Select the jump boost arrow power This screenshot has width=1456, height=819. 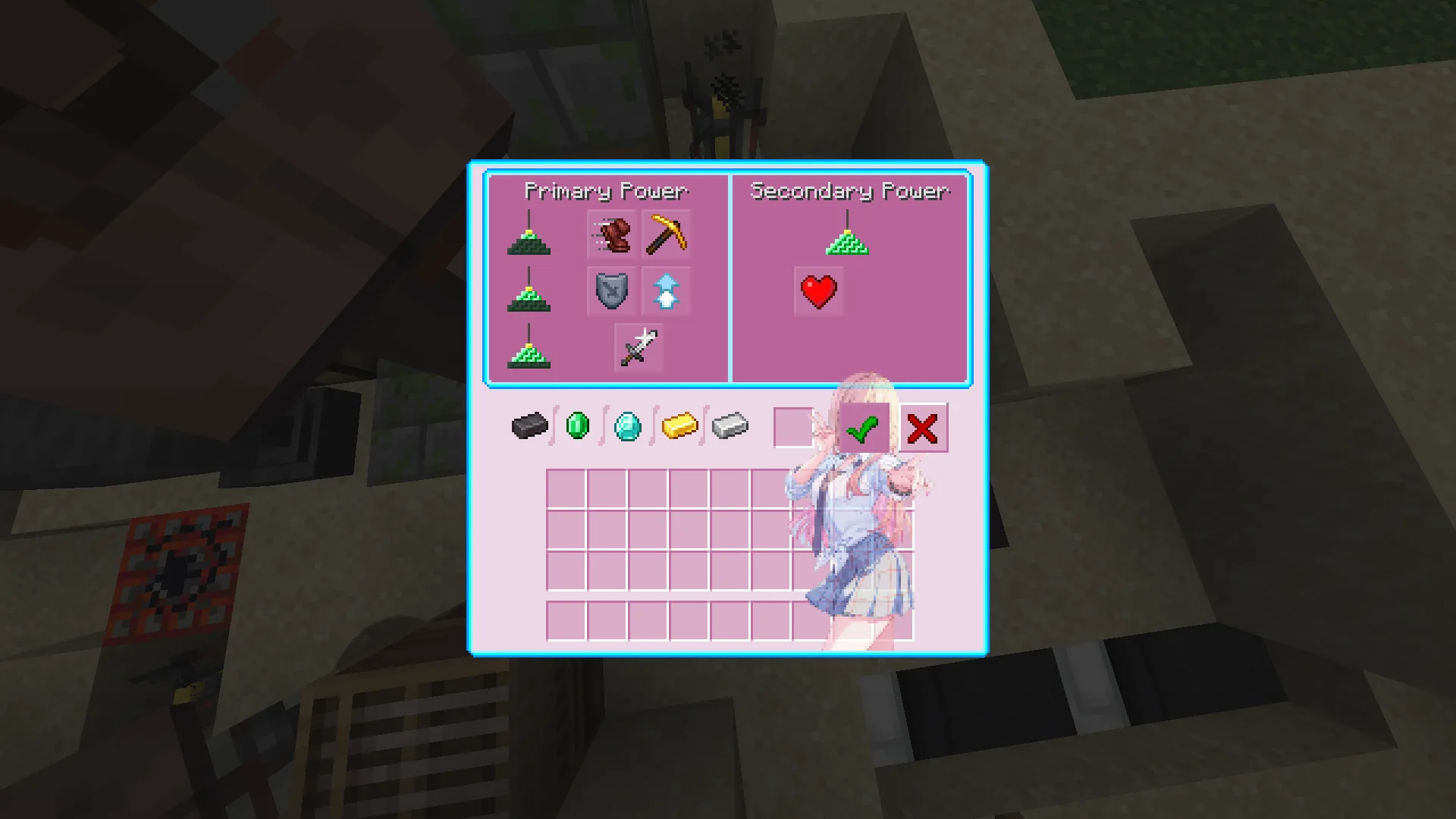(665, 291)
